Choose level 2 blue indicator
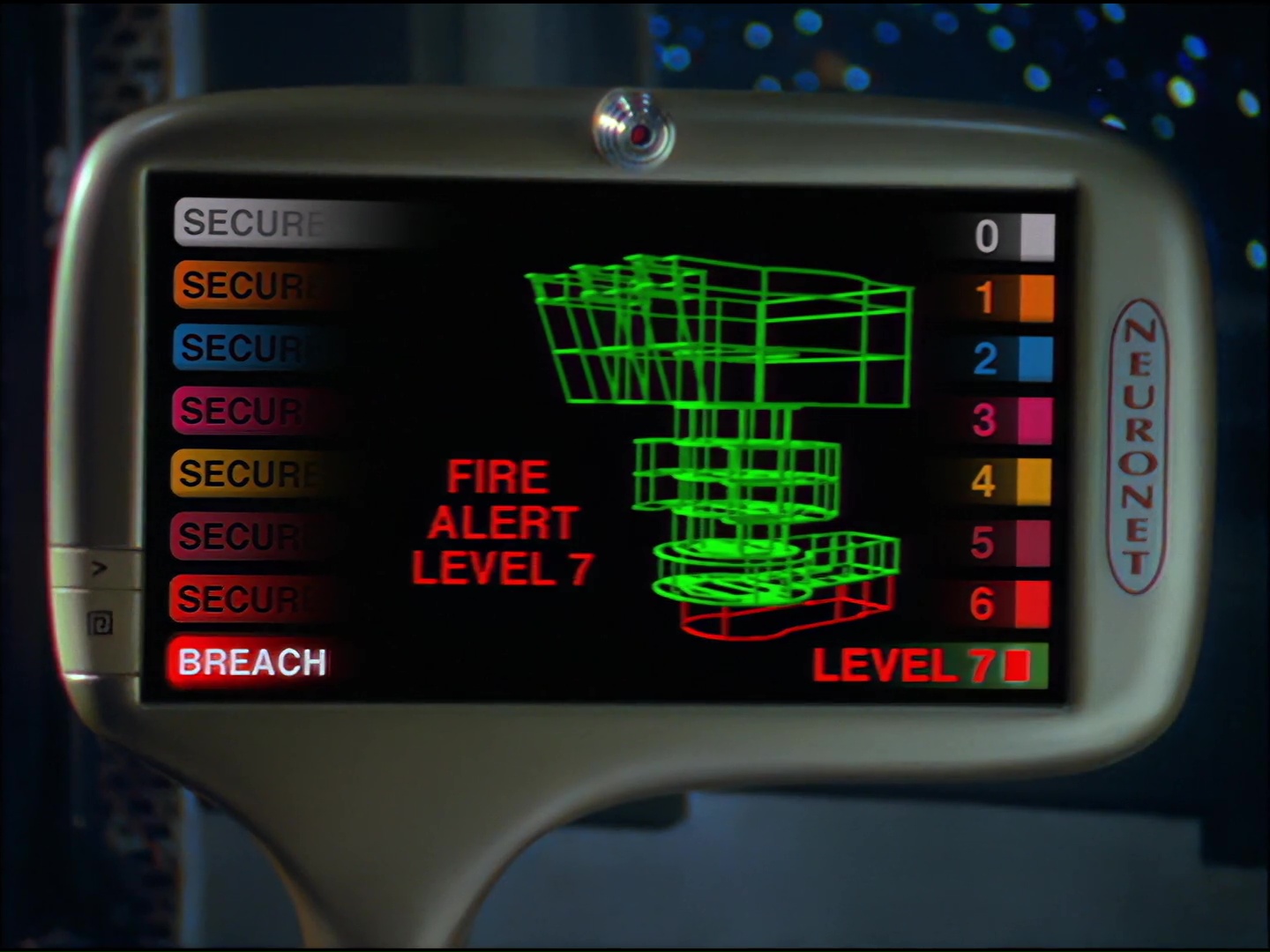Screen dimensions: 1270x952 (1035, 359)
